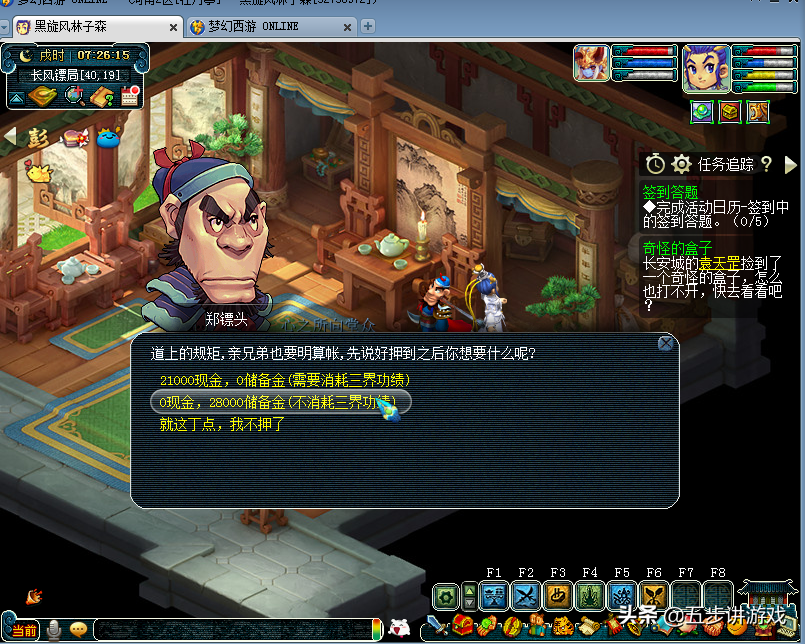805x644 pixels.
Task: Click the green orb buff icon
Action: tap(702, 111)
